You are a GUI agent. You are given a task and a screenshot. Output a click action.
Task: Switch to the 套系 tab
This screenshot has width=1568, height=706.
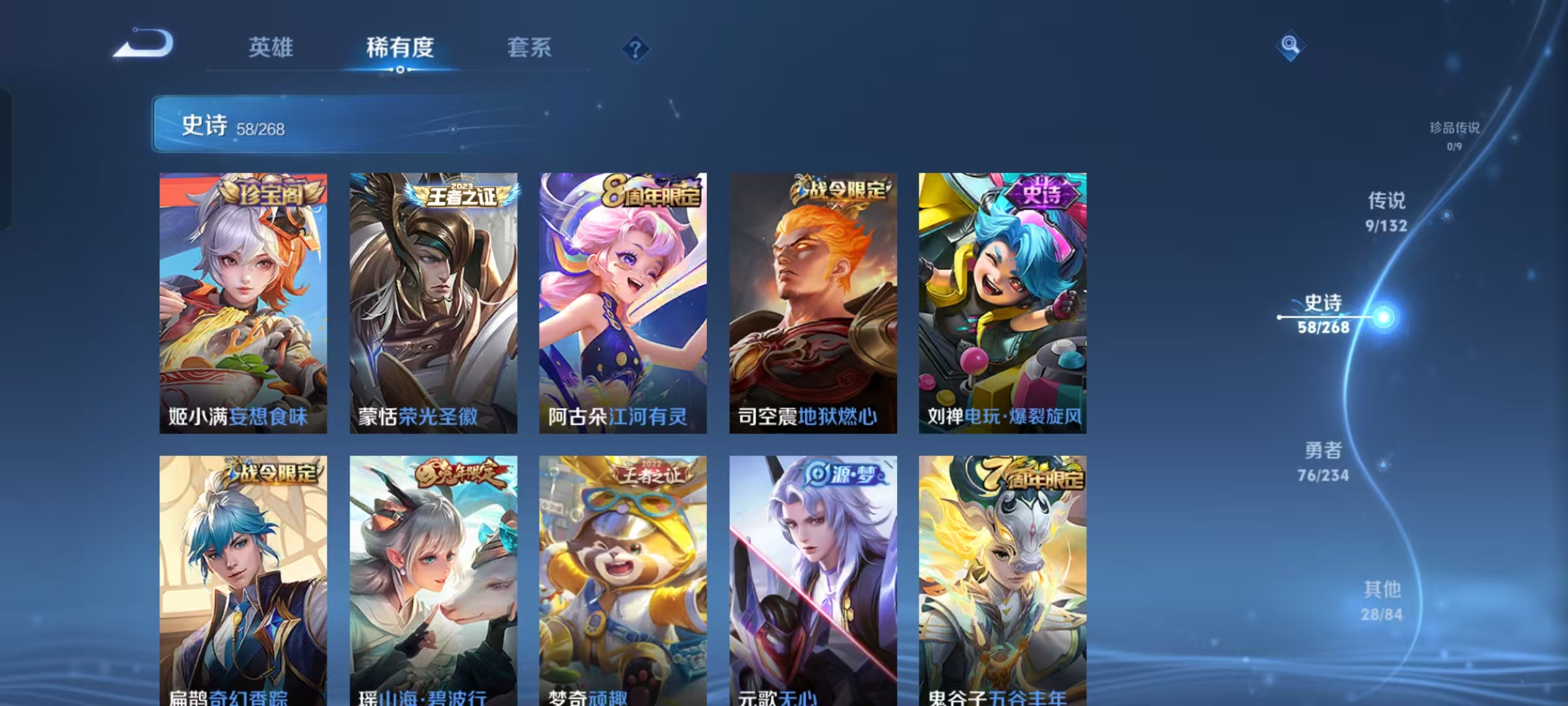coord(528,48)
